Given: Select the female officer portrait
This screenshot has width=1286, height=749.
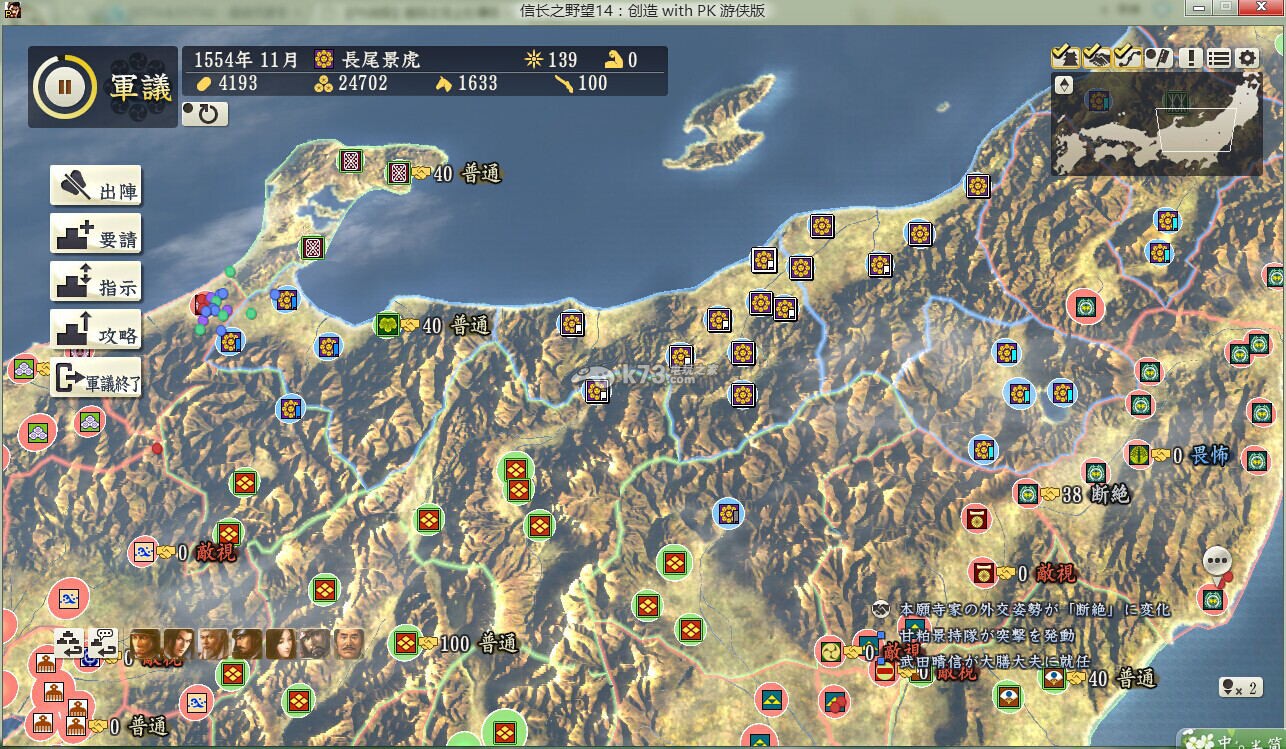Looking at the screenshot, I should [x=280, y=644].
